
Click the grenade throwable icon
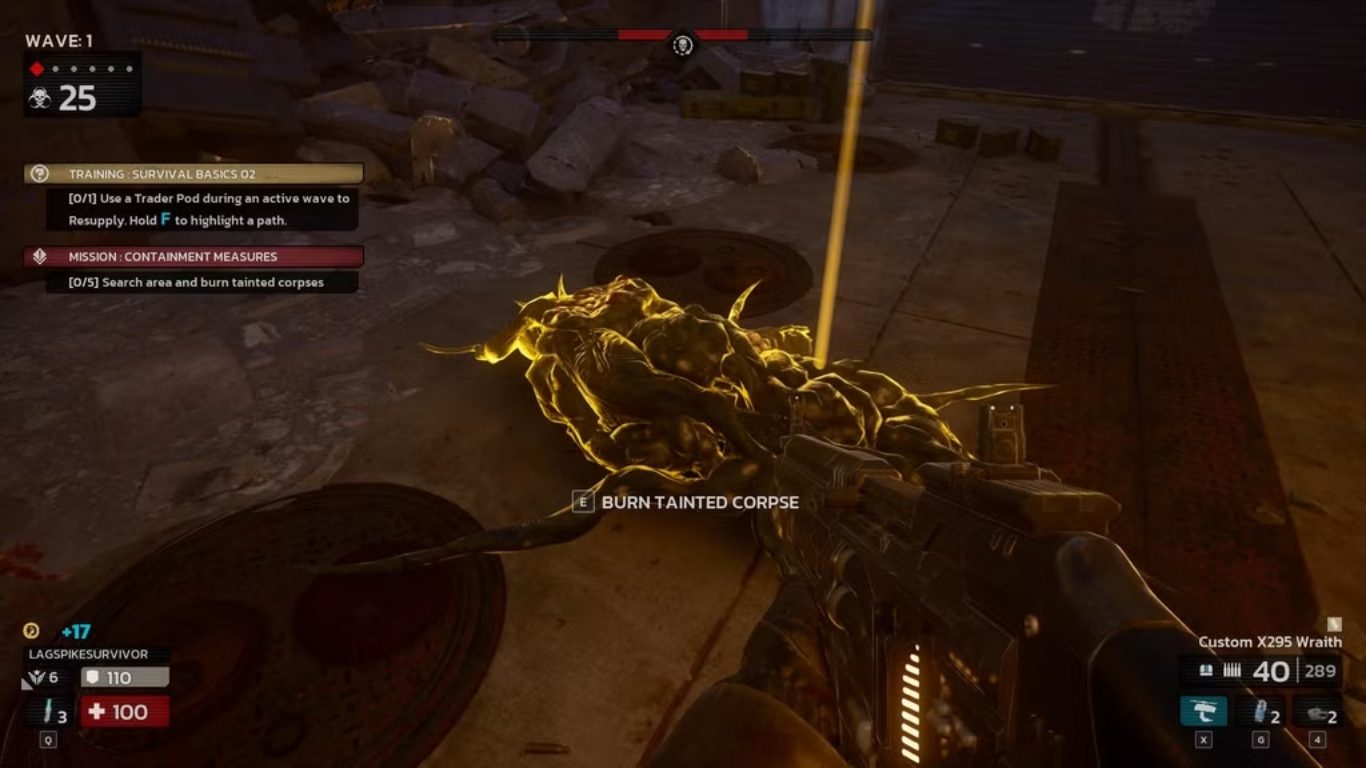click(1262, 710)
